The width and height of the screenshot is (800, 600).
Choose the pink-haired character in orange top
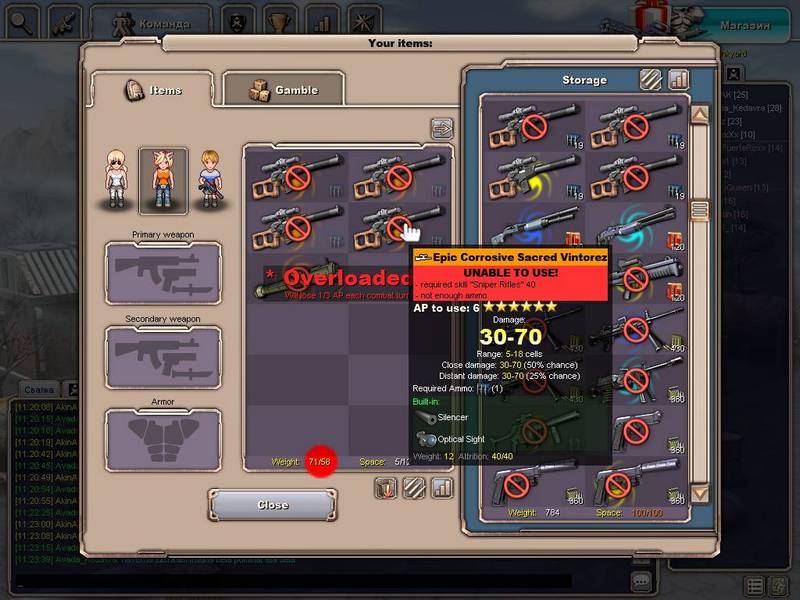163,180
